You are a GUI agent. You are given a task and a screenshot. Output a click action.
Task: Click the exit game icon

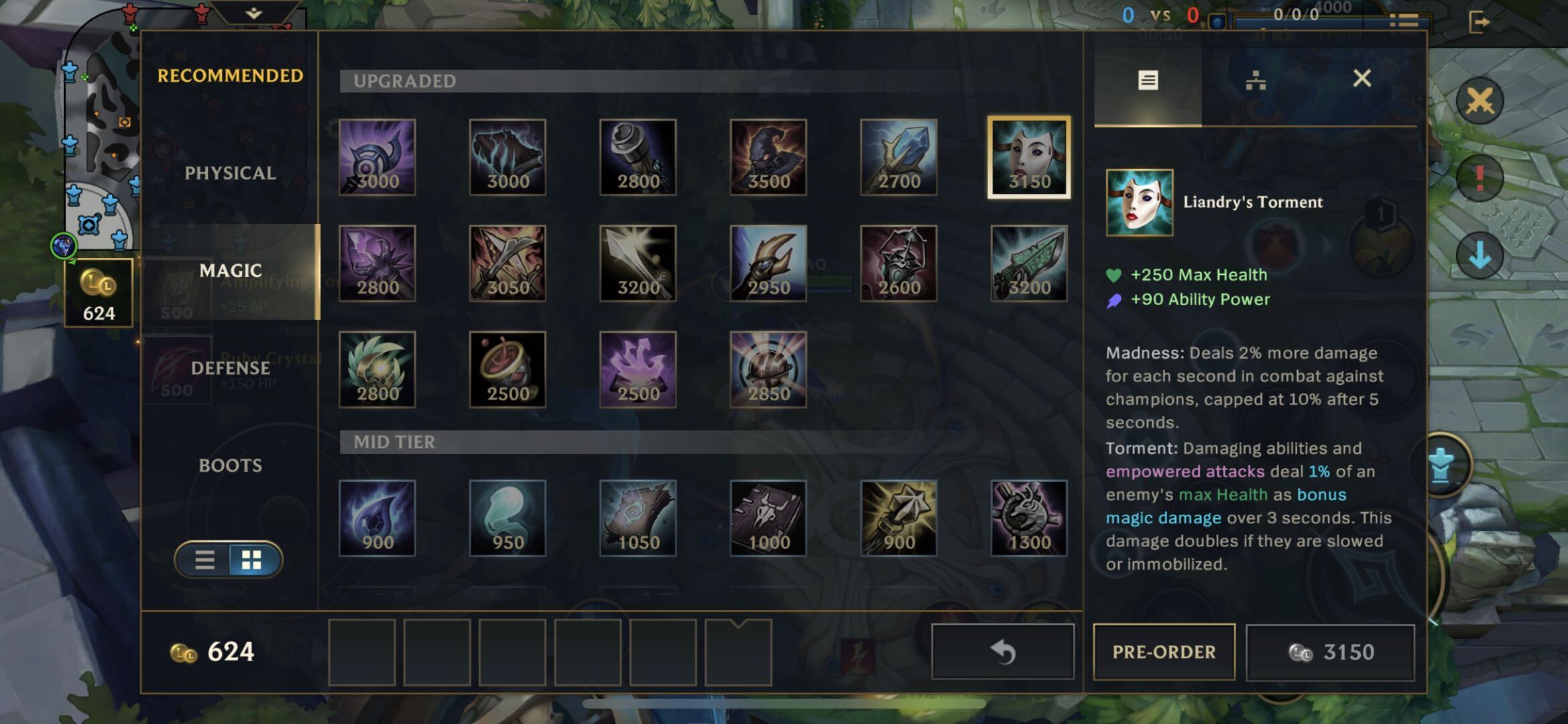(x=1478, y=22)
